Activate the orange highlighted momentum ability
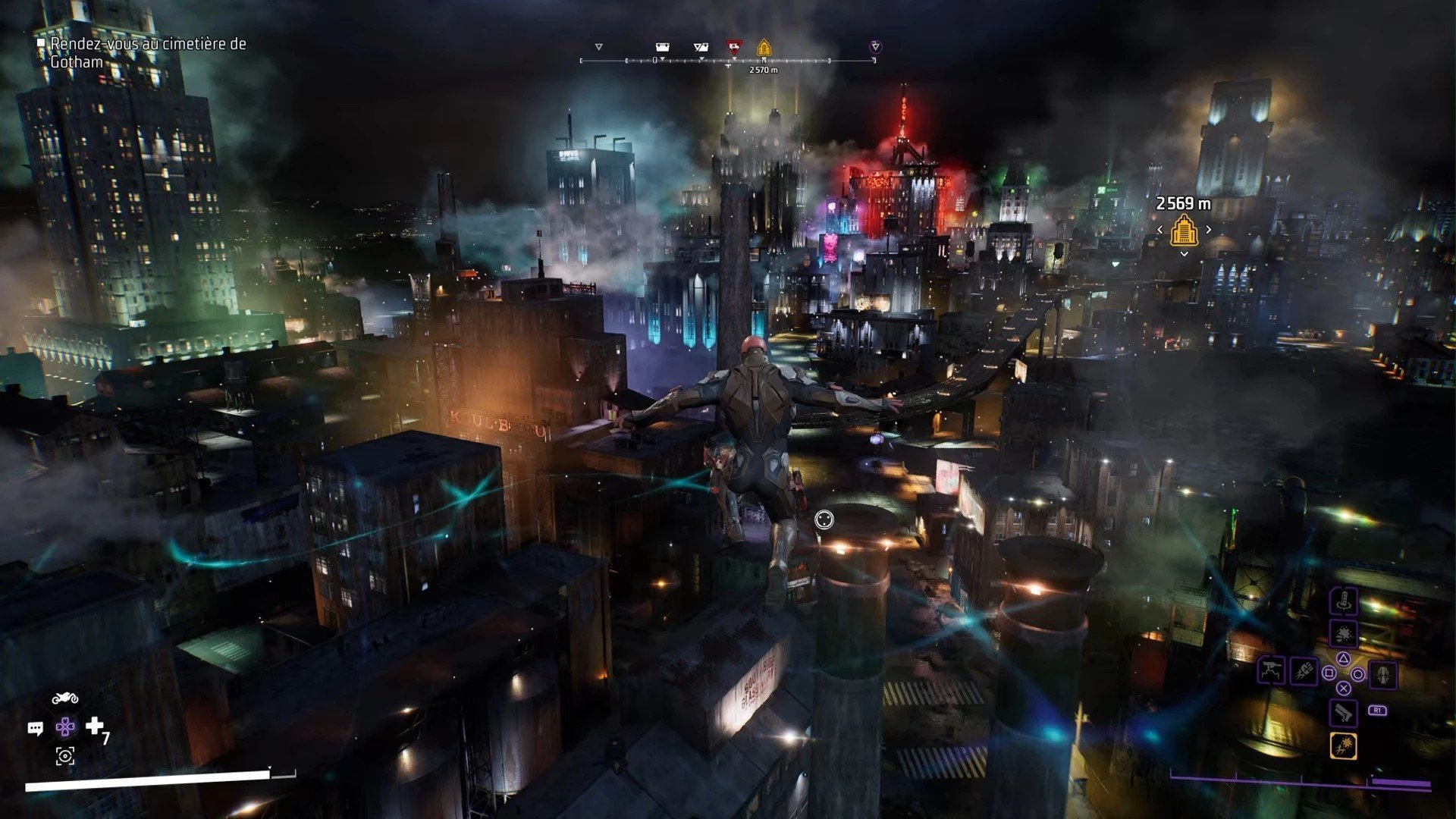 click(x=1343, y=746)
